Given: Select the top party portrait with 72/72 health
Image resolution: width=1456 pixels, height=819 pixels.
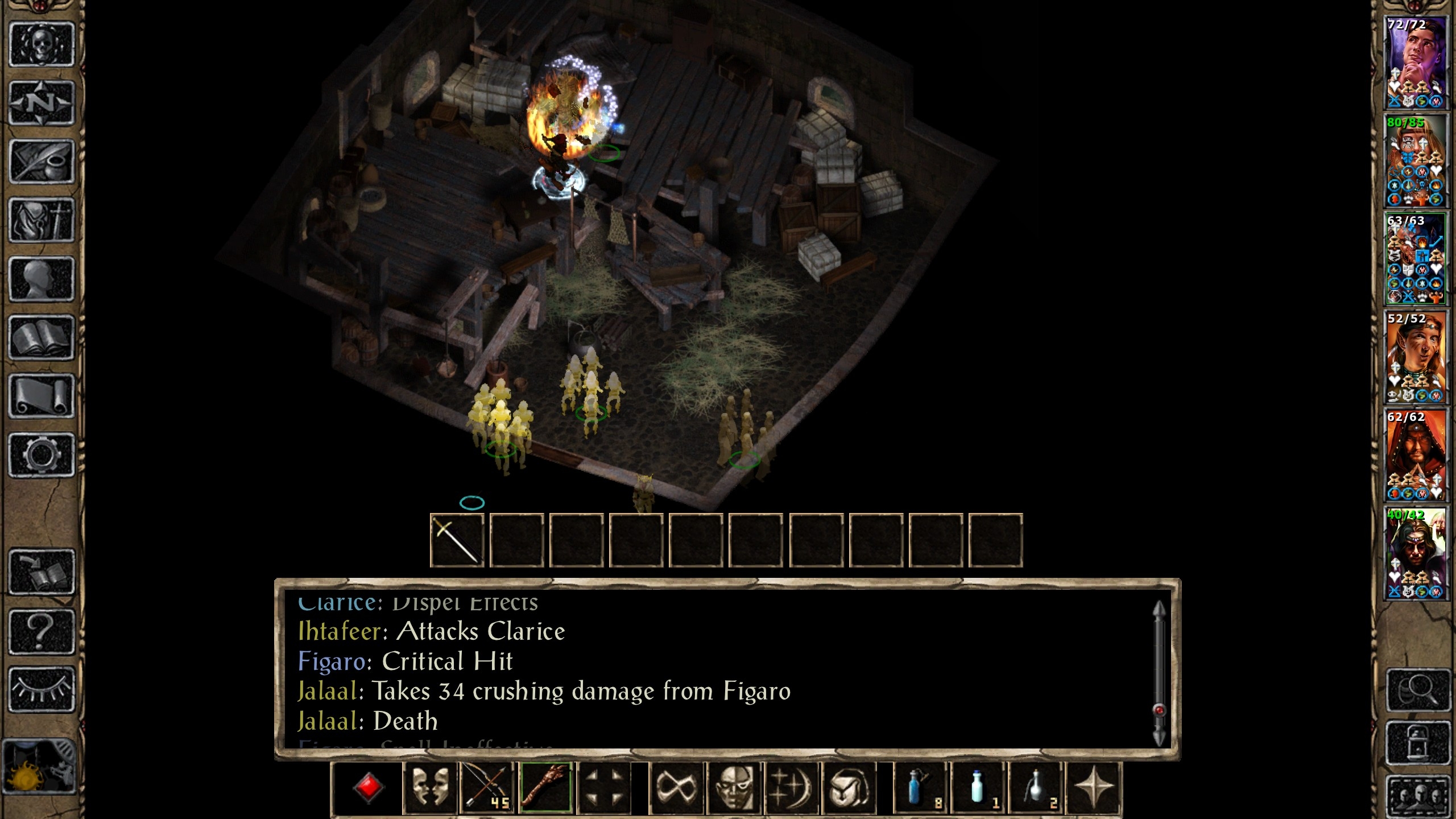Looking at the screenshot, I should click(1415, 63).
